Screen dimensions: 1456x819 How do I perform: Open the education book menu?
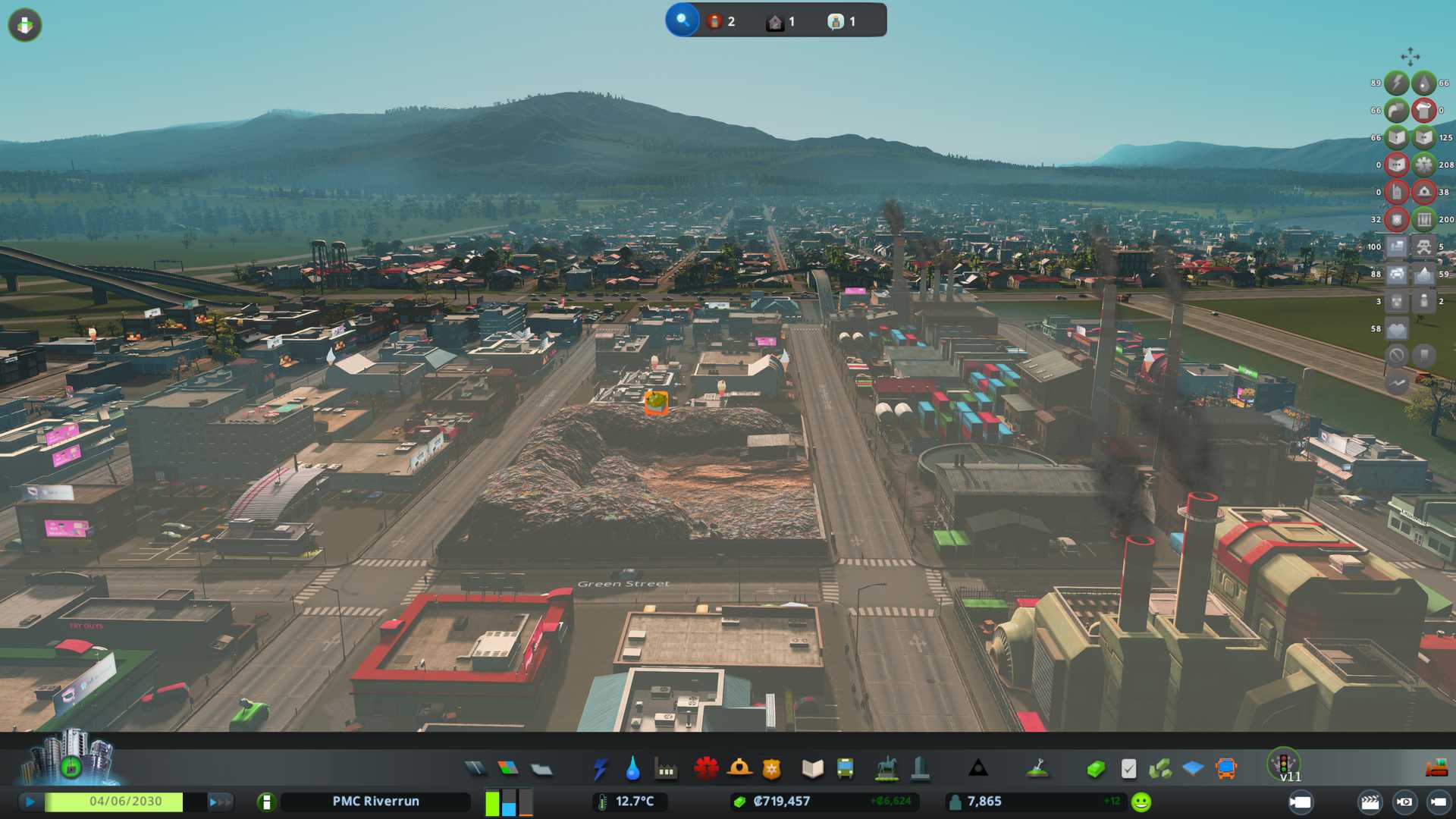[x=812, y=769]
